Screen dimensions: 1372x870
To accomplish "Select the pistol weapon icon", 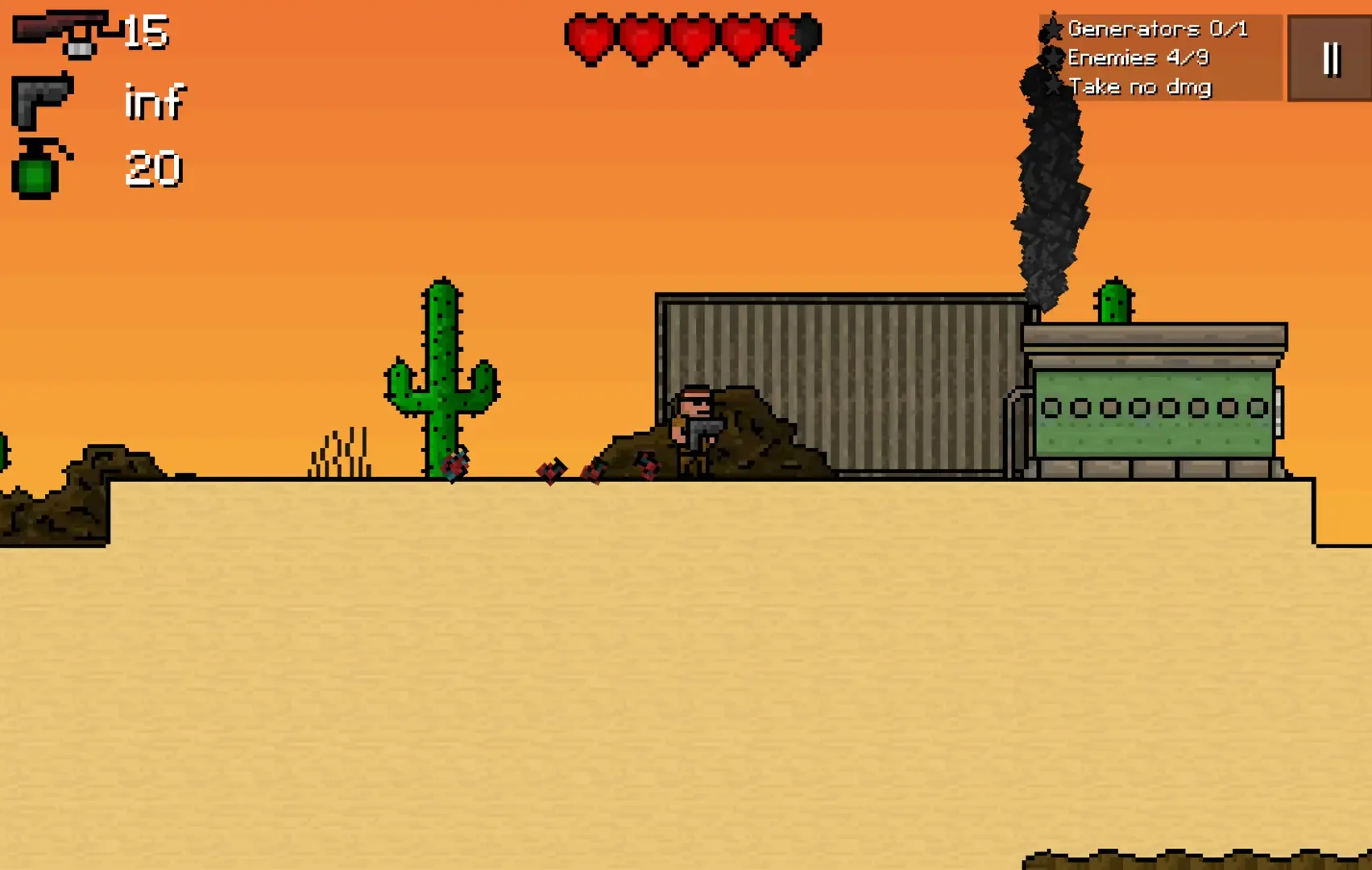I will (x=40, y=101).
